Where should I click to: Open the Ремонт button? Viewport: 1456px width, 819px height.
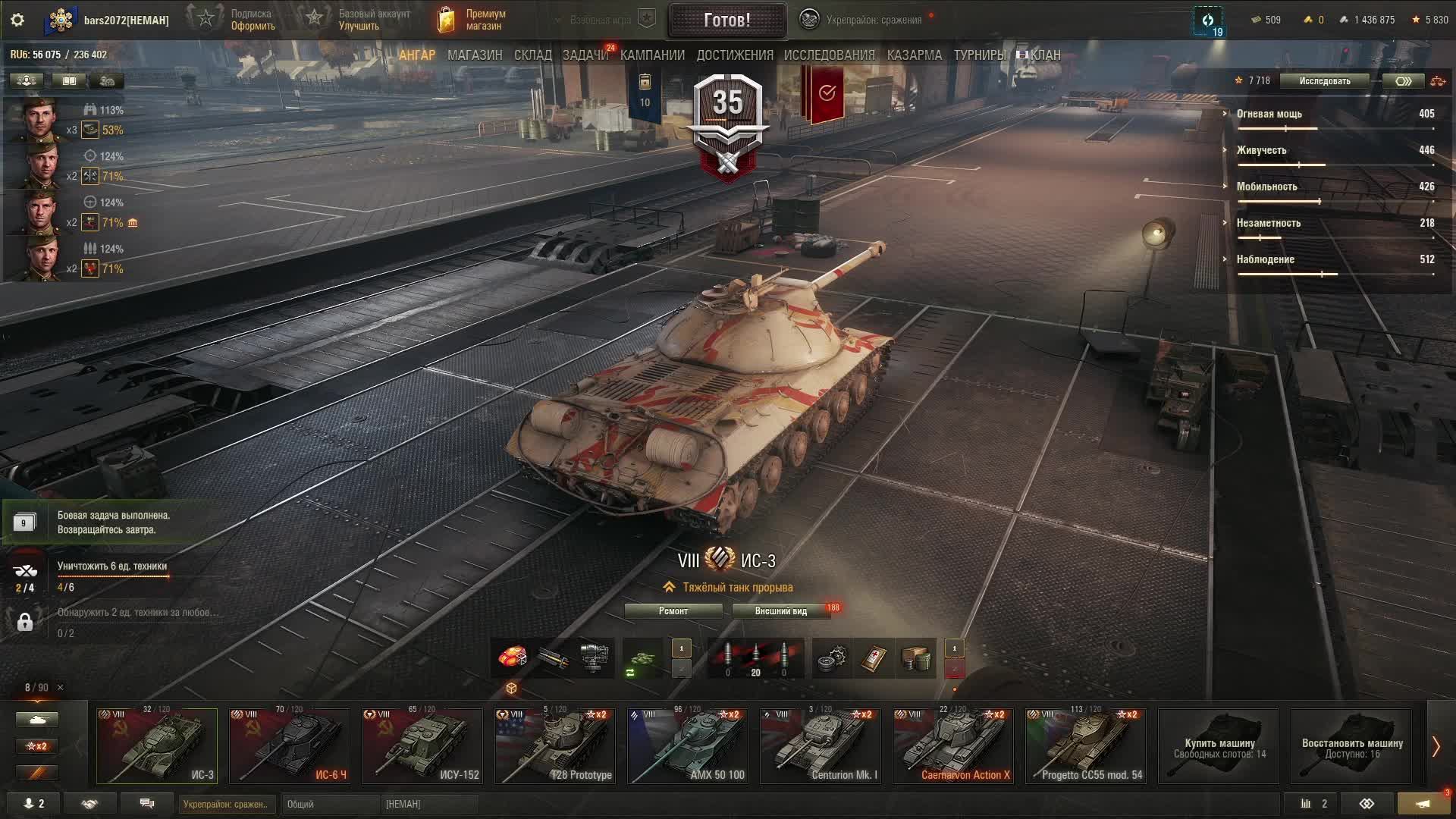click(x=673, y=611)
